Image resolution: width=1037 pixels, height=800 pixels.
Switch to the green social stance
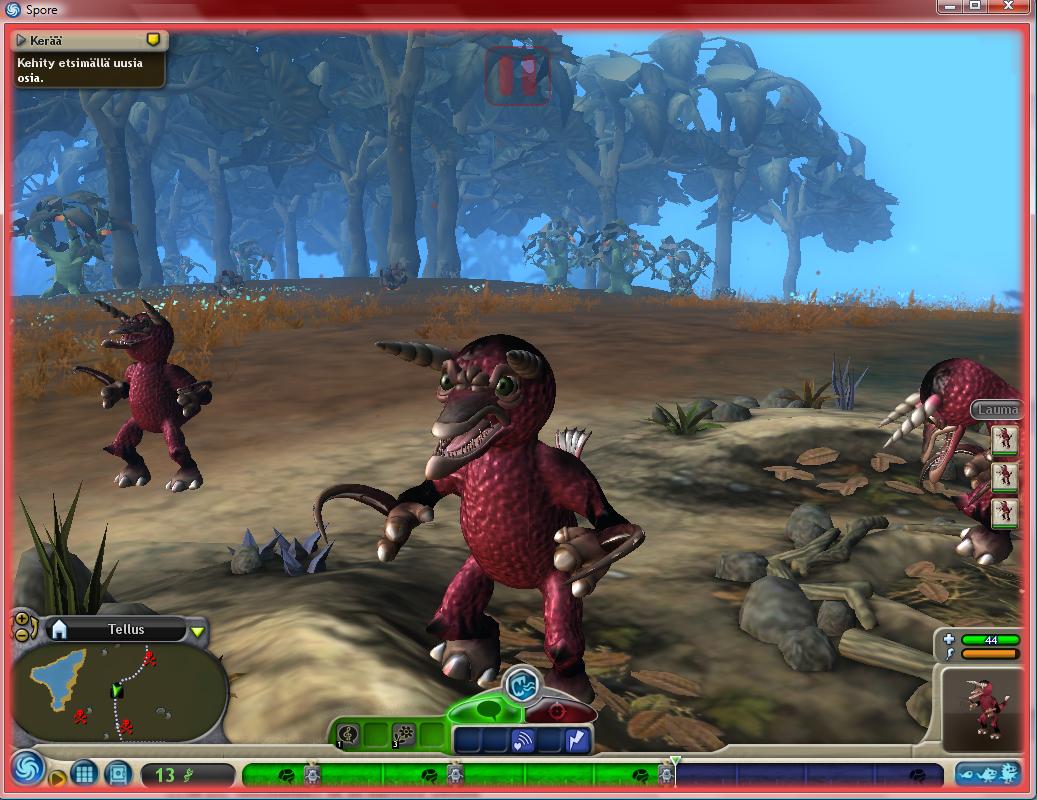click(x=488, y=710)
